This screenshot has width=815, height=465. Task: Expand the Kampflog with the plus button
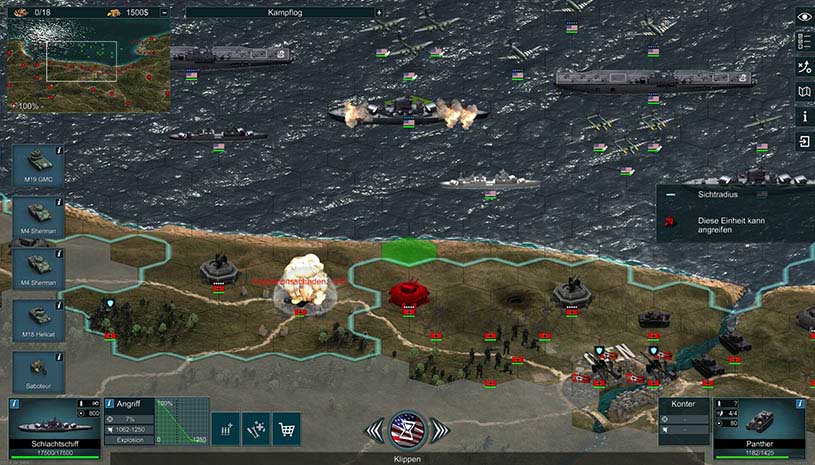tap(379, 13)
